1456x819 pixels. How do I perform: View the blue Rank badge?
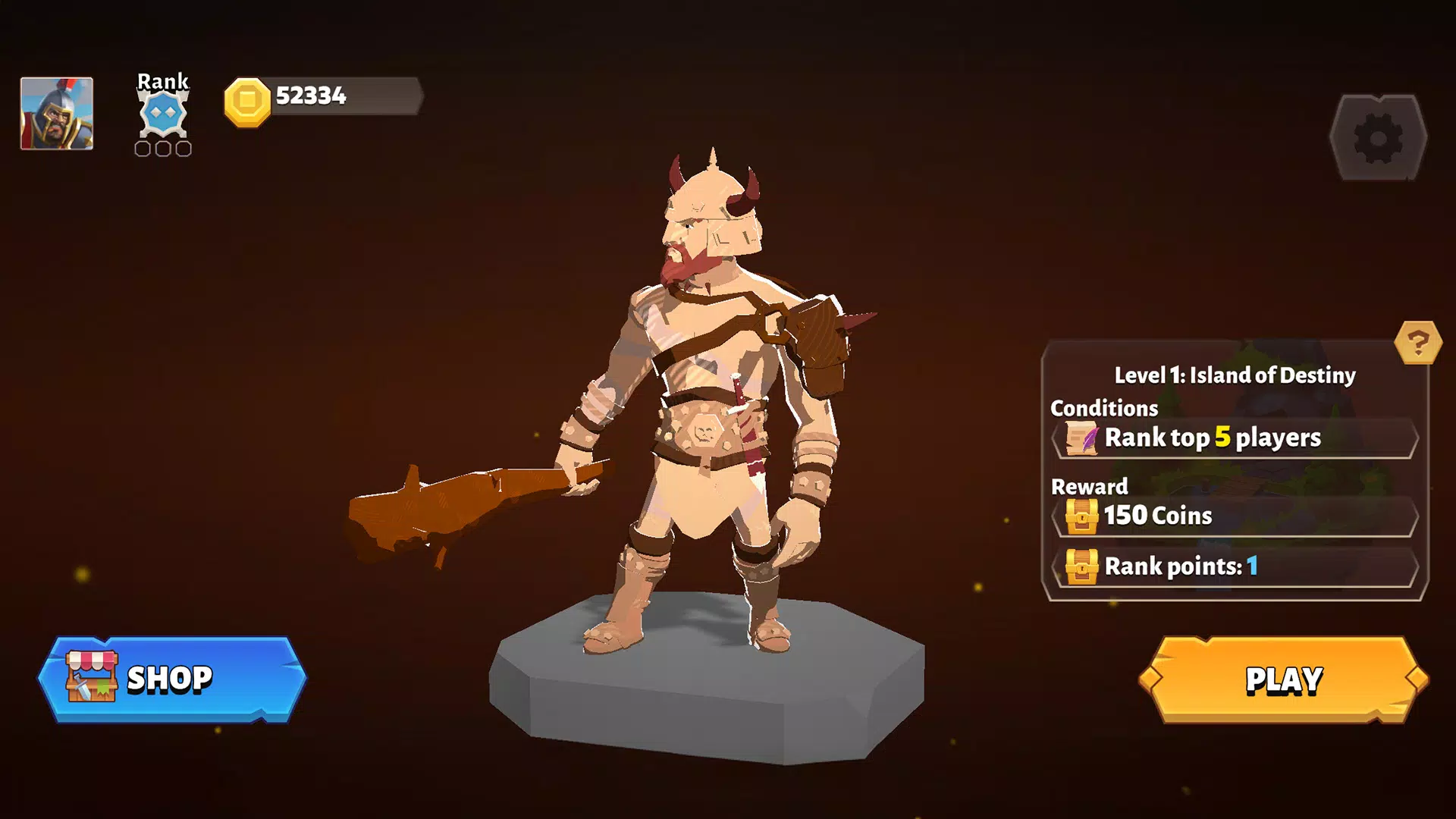coord(163,114)
